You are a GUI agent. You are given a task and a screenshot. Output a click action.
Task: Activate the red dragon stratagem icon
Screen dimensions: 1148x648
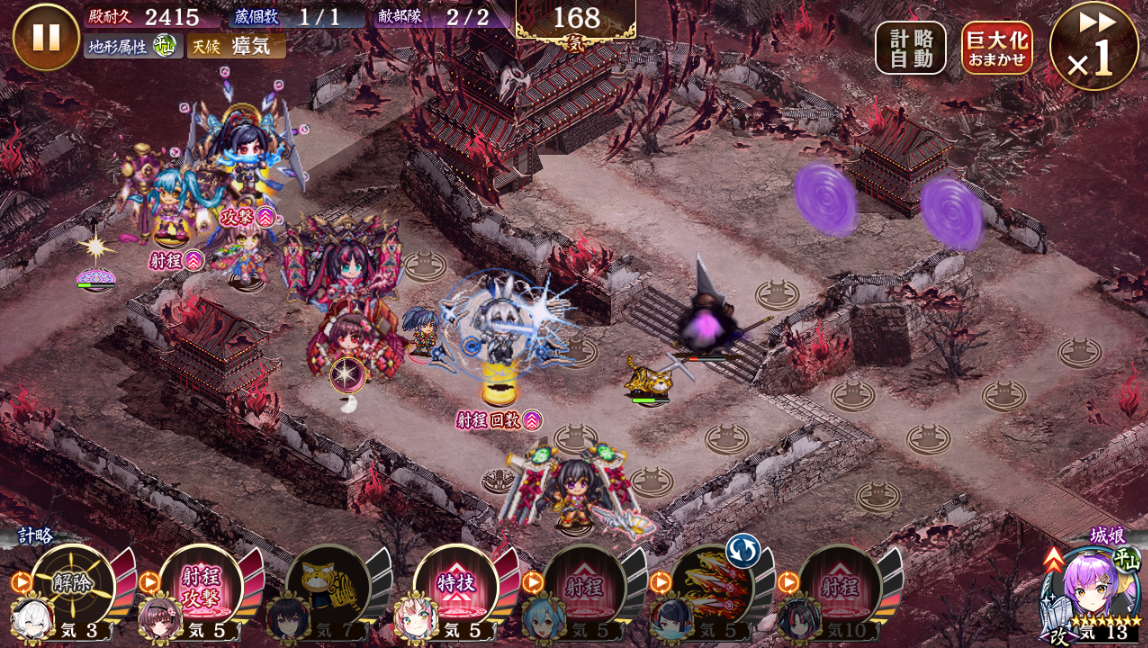pos(712,585)
